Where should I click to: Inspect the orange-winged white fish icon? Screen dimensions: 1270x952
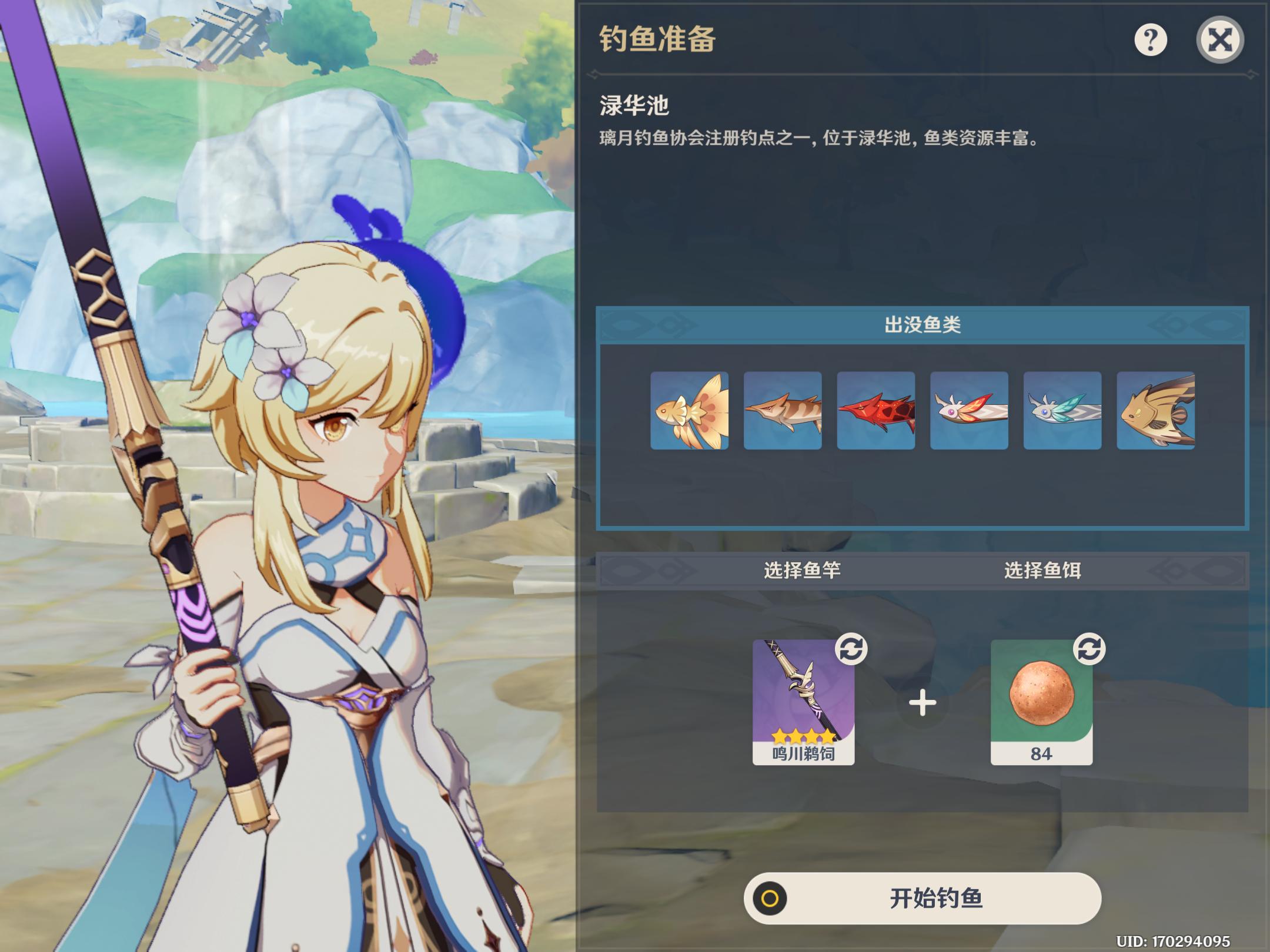969,411
